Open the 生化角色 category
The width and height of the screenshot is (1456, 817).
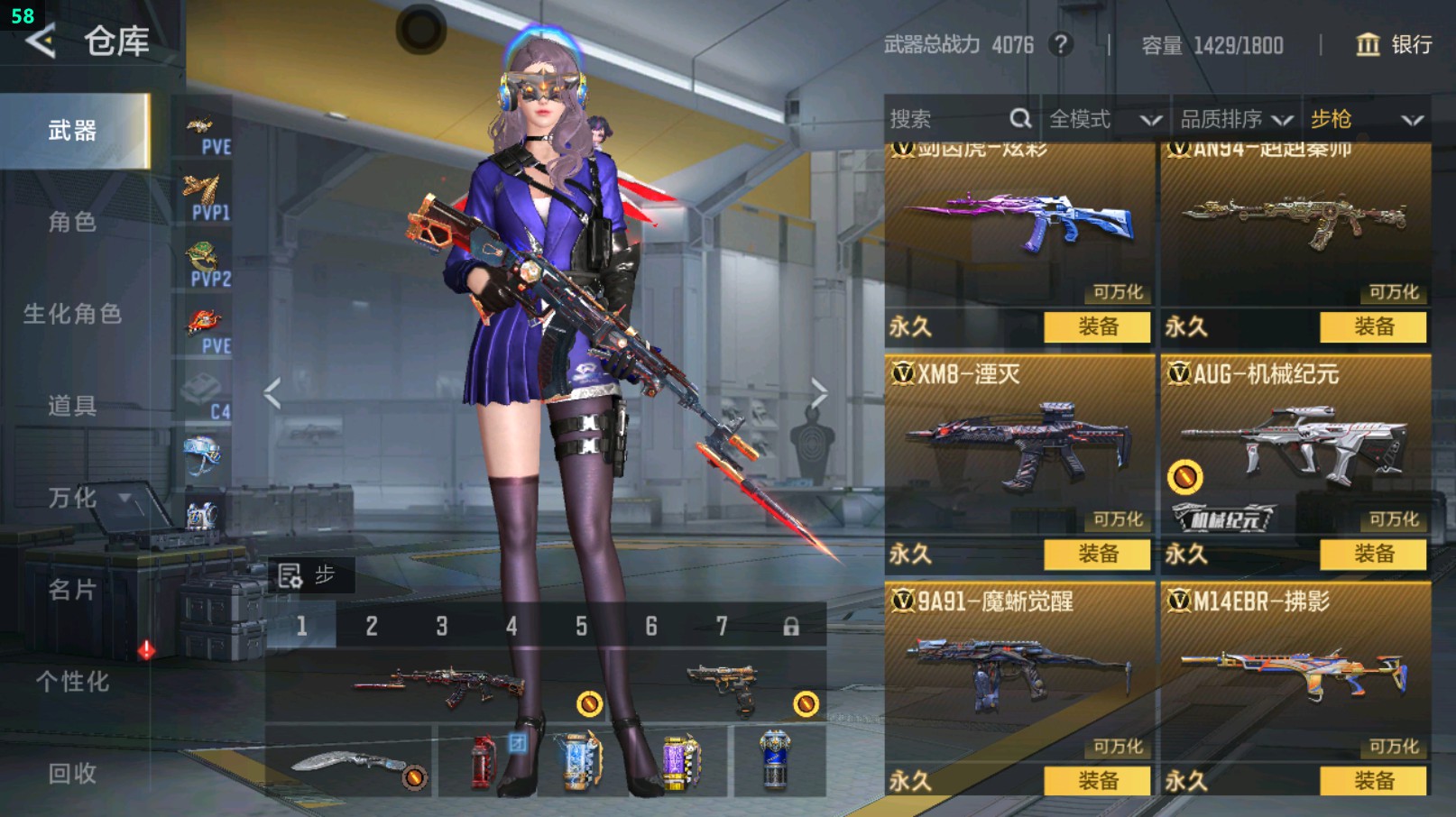tap(72, 314)
